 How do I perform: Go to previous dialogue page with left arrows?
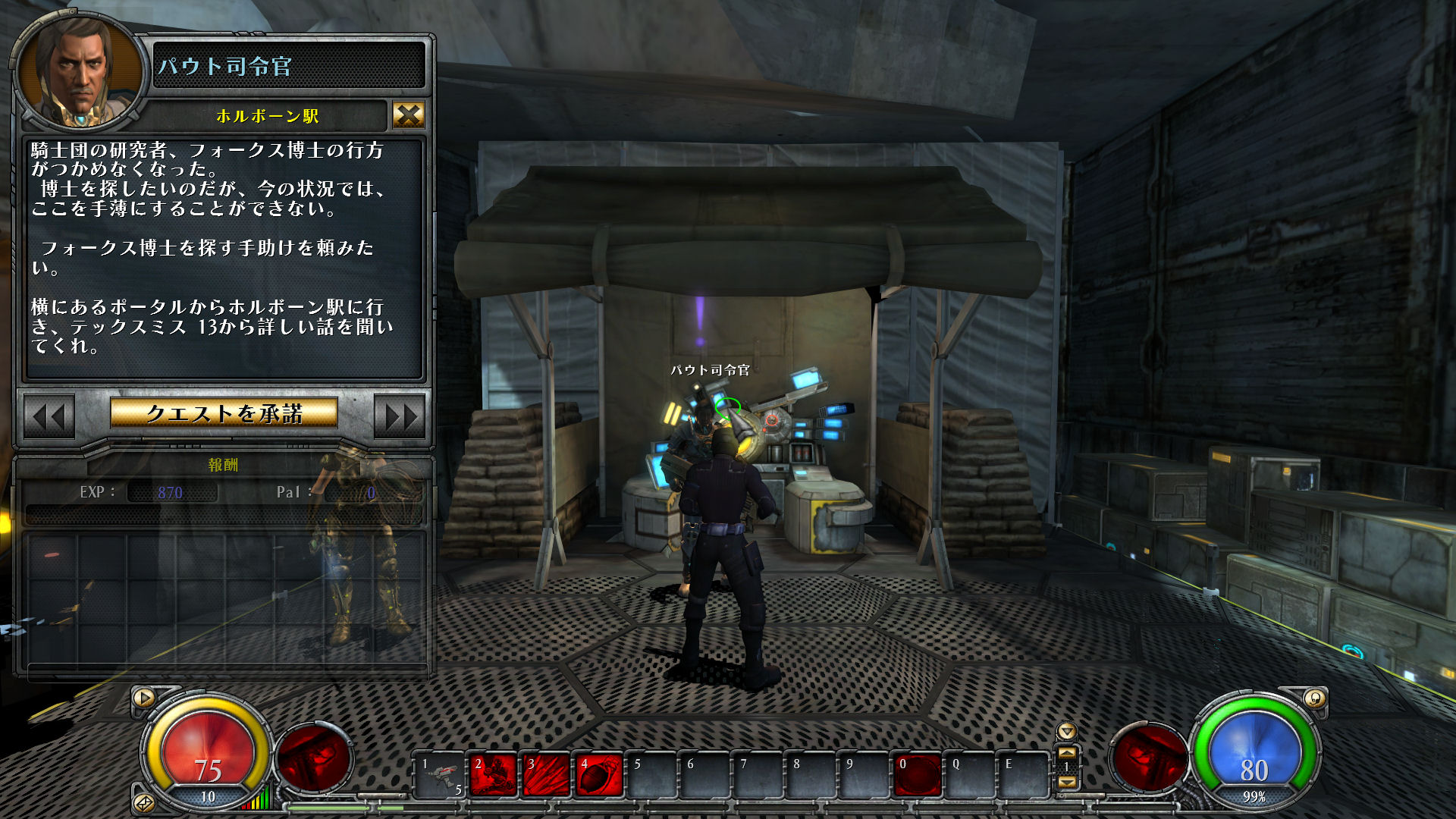(49, 416)
